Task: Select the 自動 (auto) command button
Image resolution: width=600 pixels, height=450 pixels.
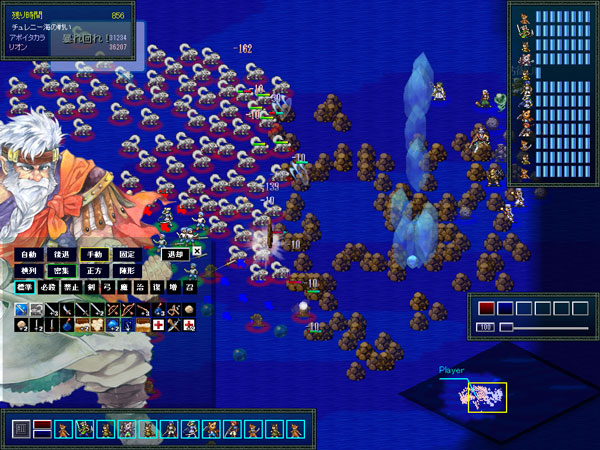Action: (30, 254)
